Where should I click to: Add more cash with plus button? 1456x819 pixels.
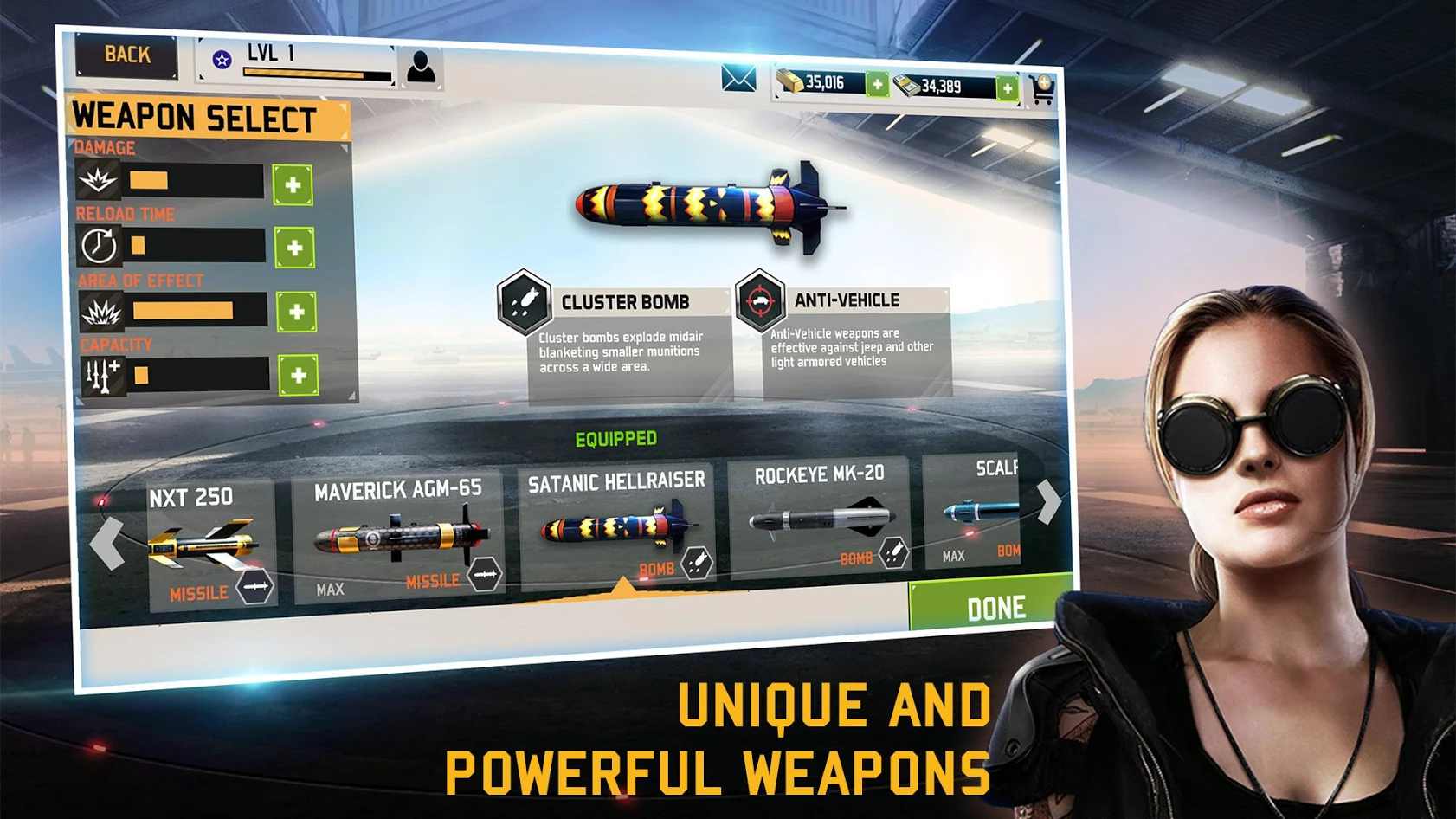pyautogui.click(x=1007, y=88)
